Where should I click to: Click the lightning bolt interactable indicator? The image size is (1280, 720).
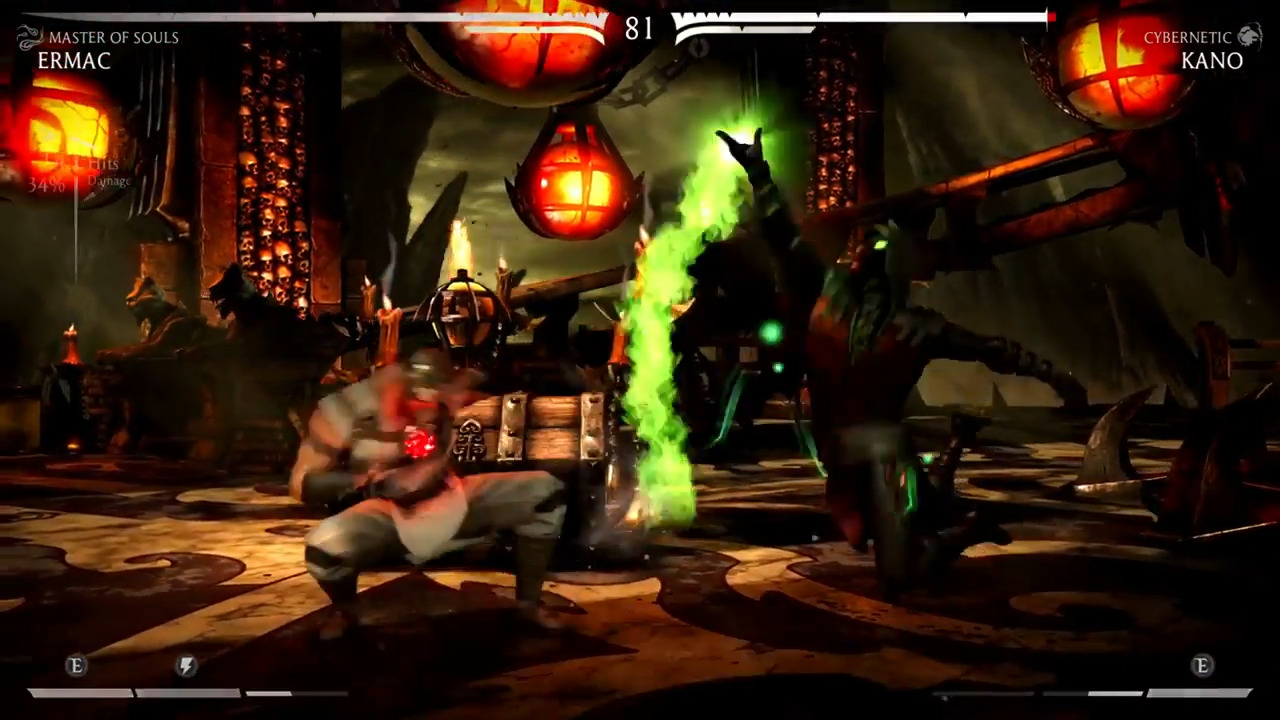(186, 666)
